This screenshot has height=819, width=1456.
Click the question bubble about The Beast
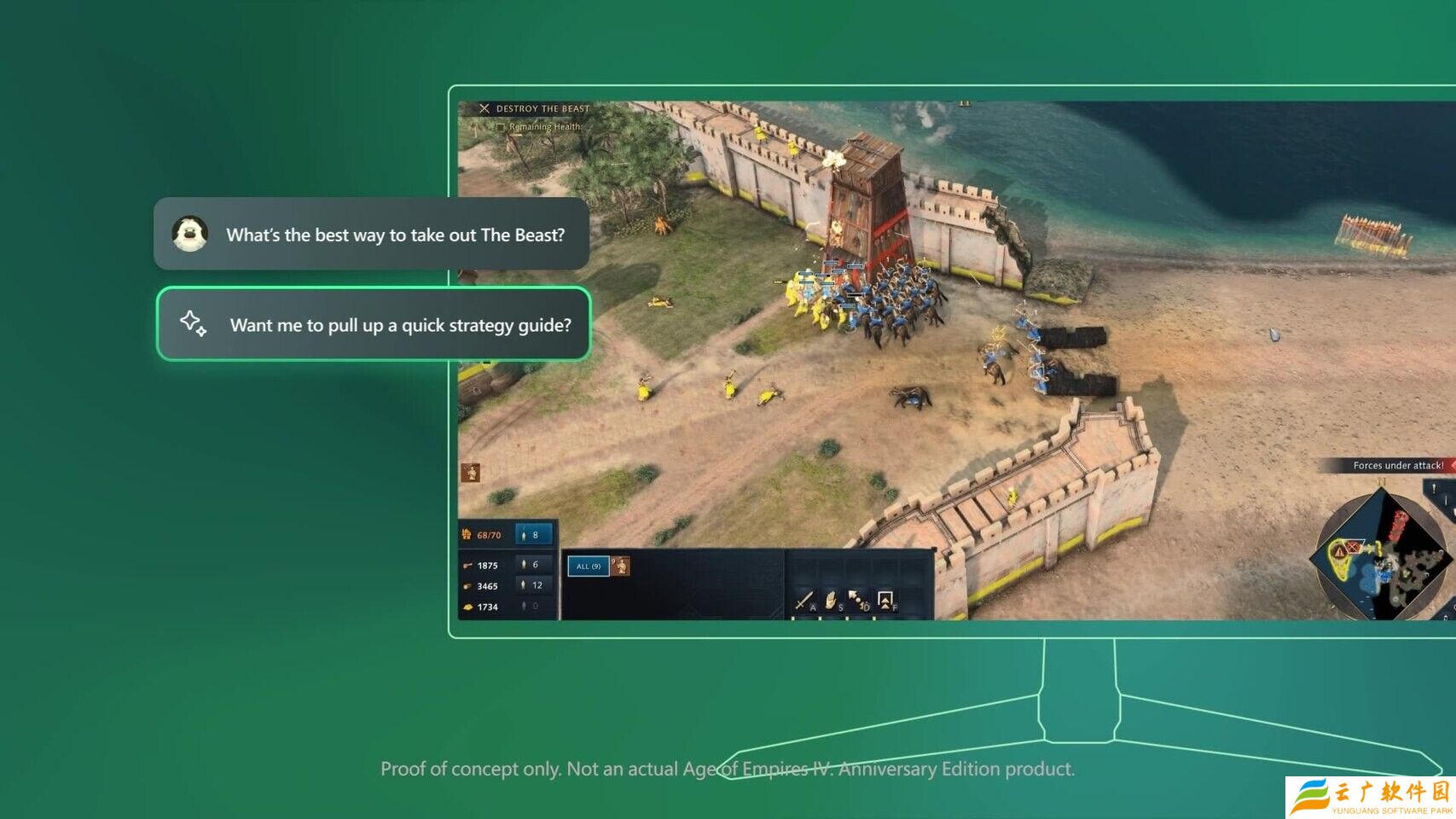click(372, 235)
